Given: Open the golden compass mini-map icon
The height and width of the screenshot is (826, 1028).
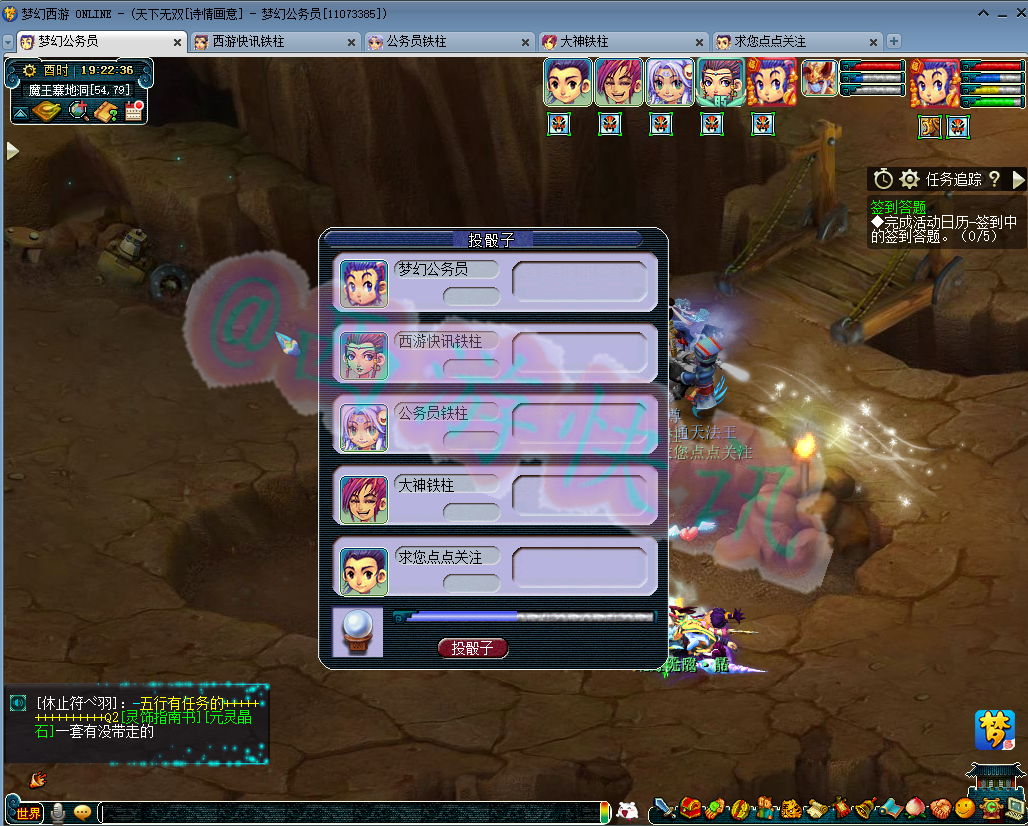Looking at the screenshot, I should click(46, 111).
